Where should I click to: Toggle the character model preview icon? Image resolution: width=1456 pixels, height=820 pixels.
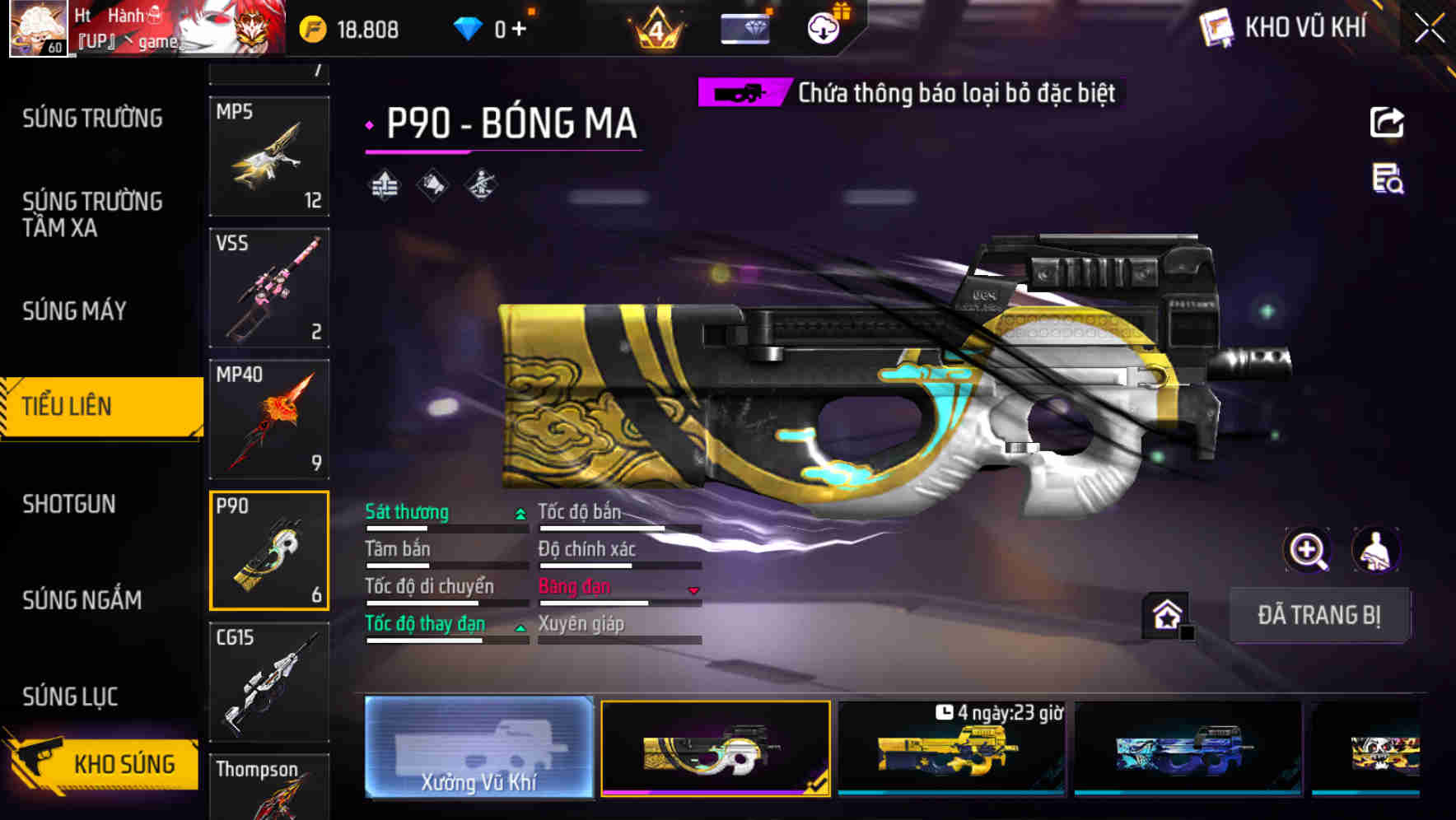(x=1377, y=550)
